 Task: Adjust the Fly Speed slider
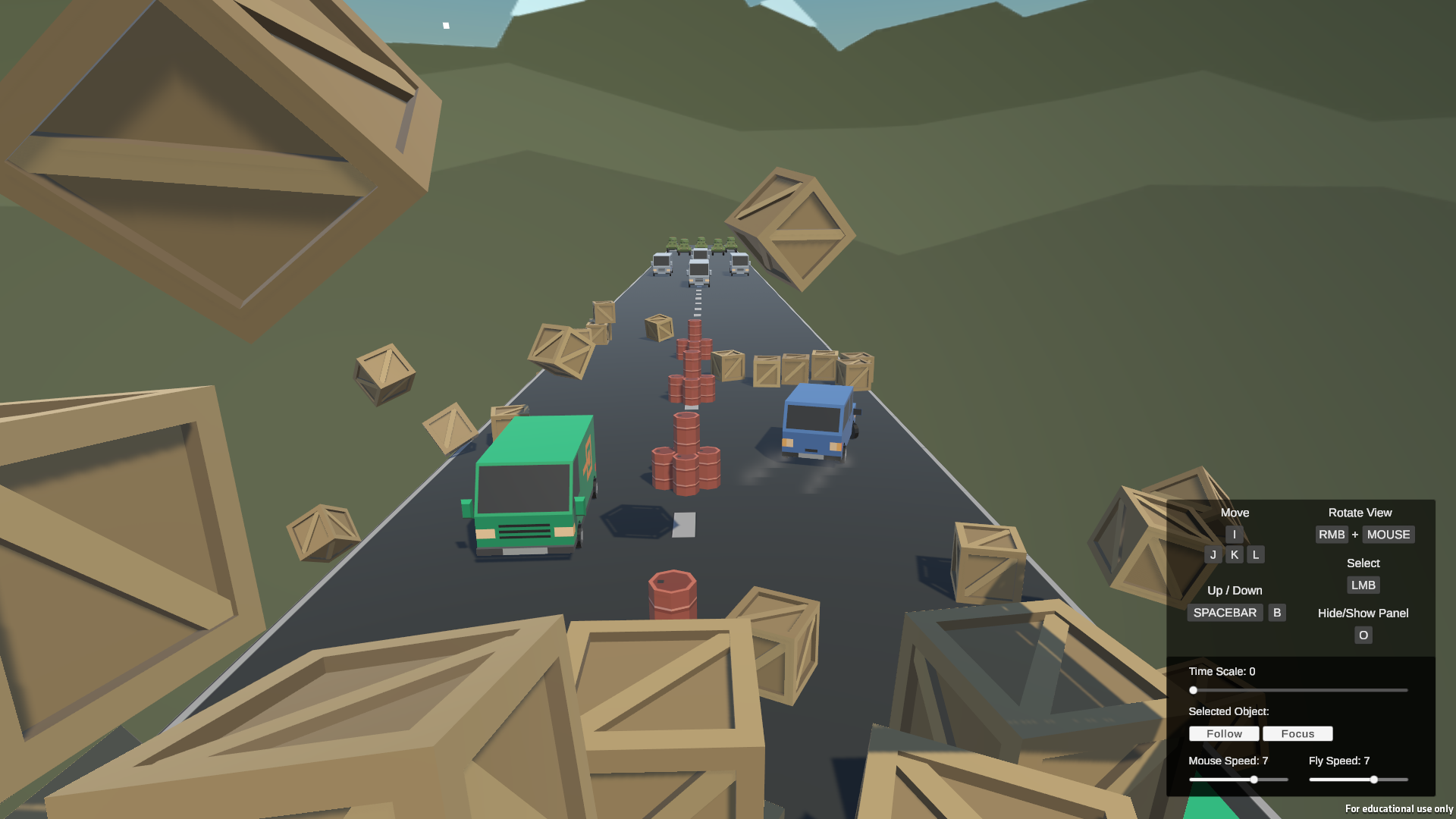1373,780
